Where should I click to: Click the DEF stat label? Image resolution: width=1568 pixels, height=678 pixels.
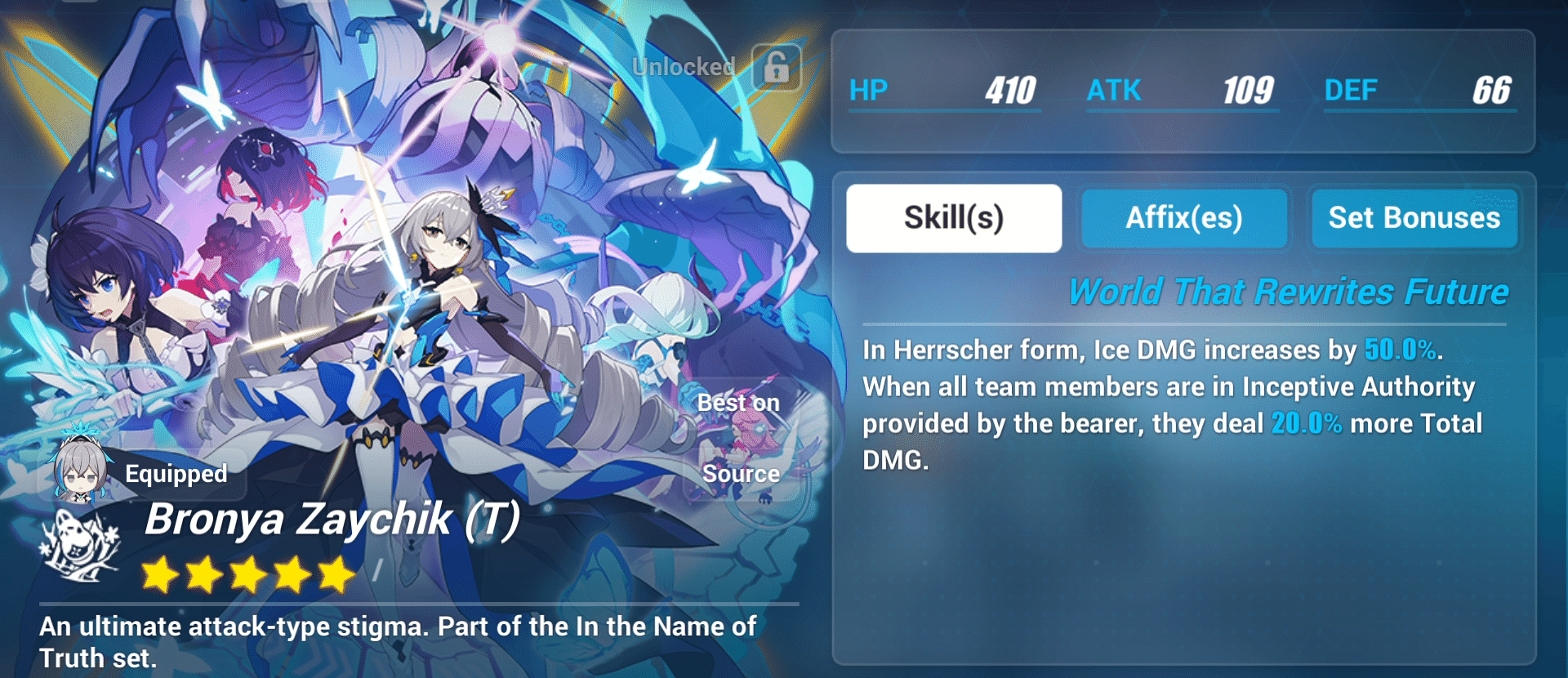click(x=1352, y=91)
